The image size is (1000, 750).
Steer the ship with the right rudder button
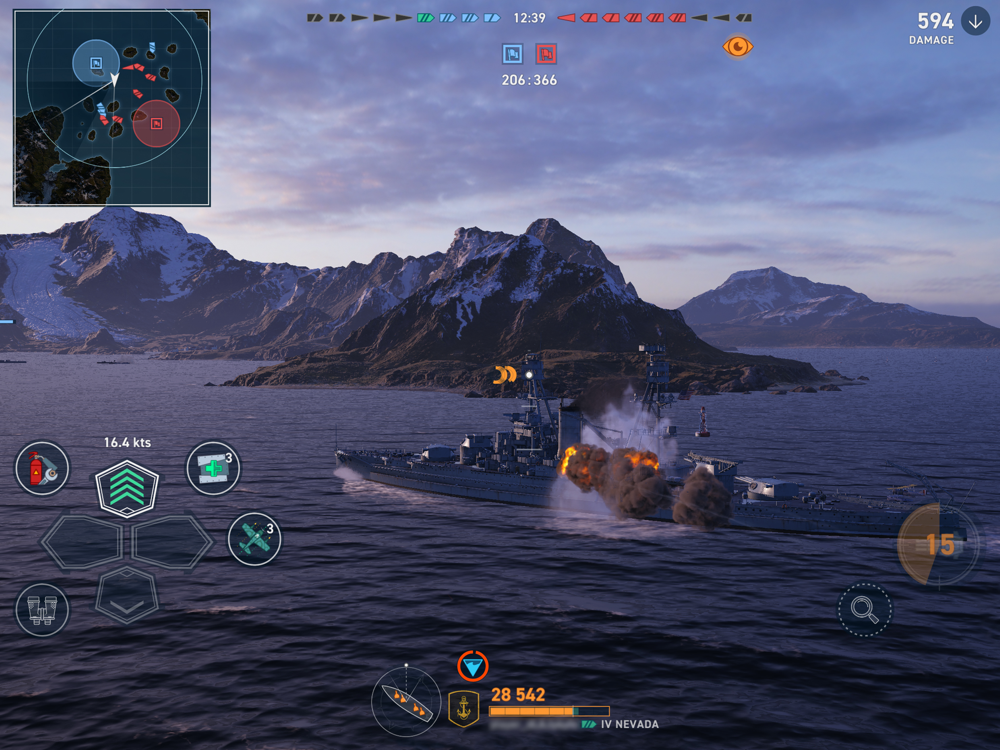click(172, 543)
